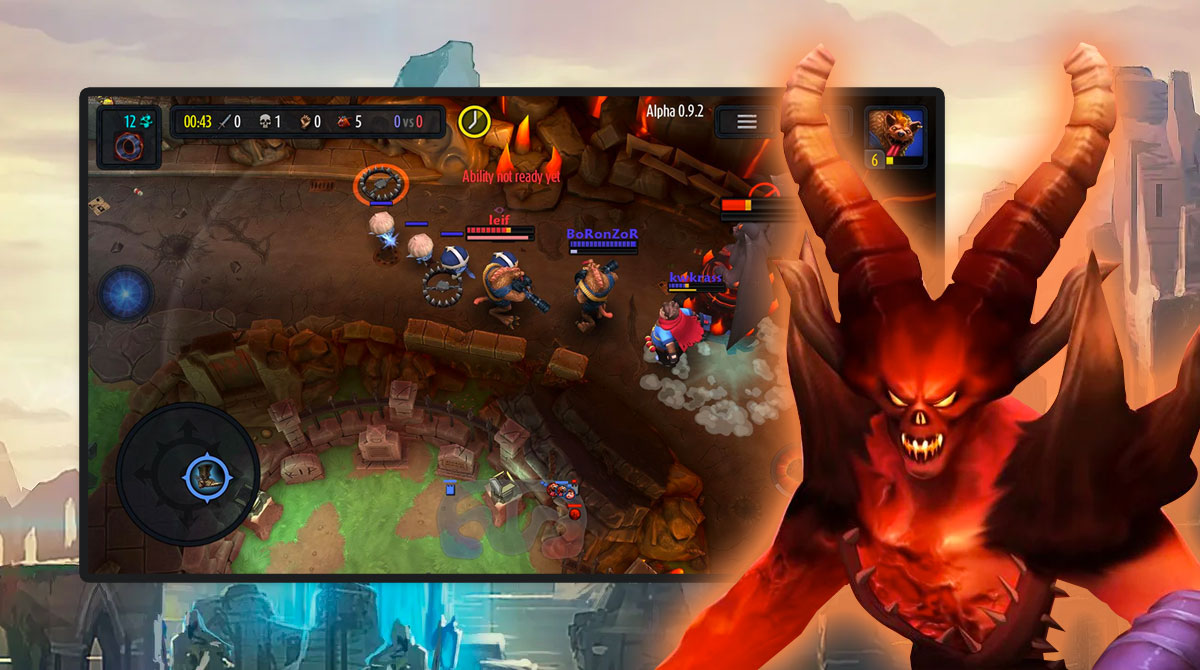
Task: Activate the blue swirl ability button
Action: point(127,295)
